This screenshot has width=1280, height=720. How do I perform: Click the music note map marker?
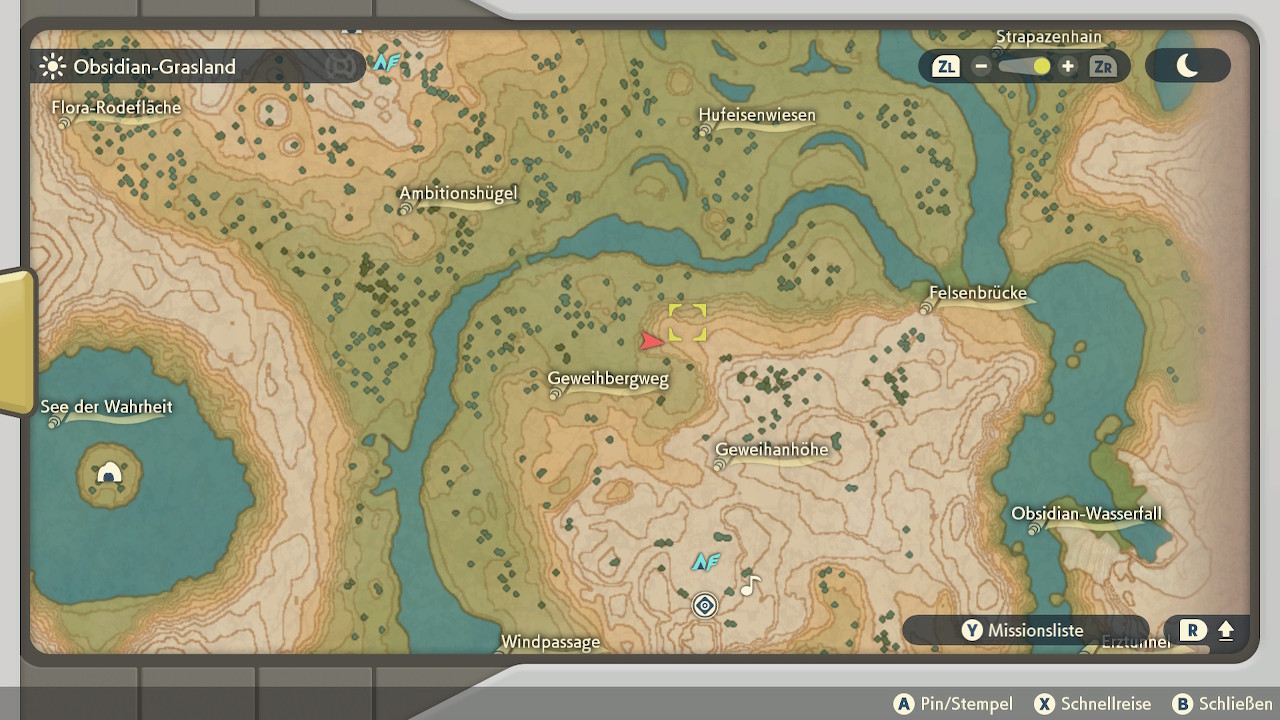(750, 586)
